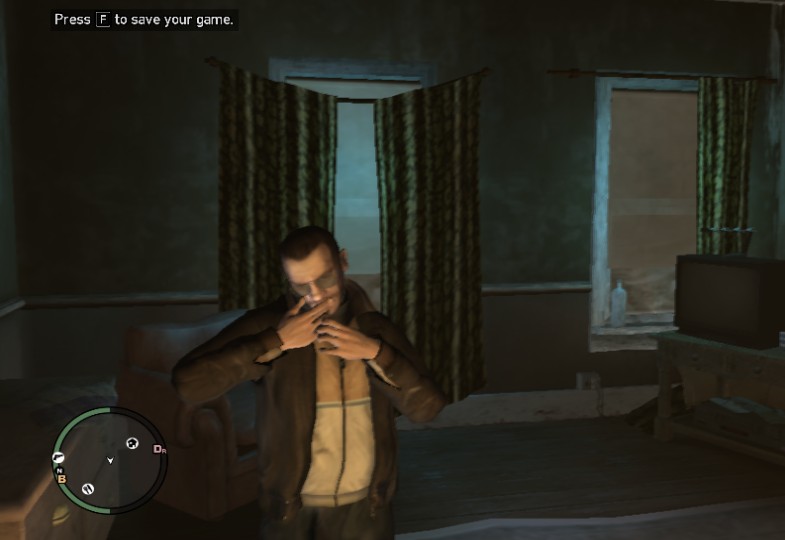The image size is (785, 540).
Task: Select the restaurant fork-and-knife blip
Action: tap(88, 488)
